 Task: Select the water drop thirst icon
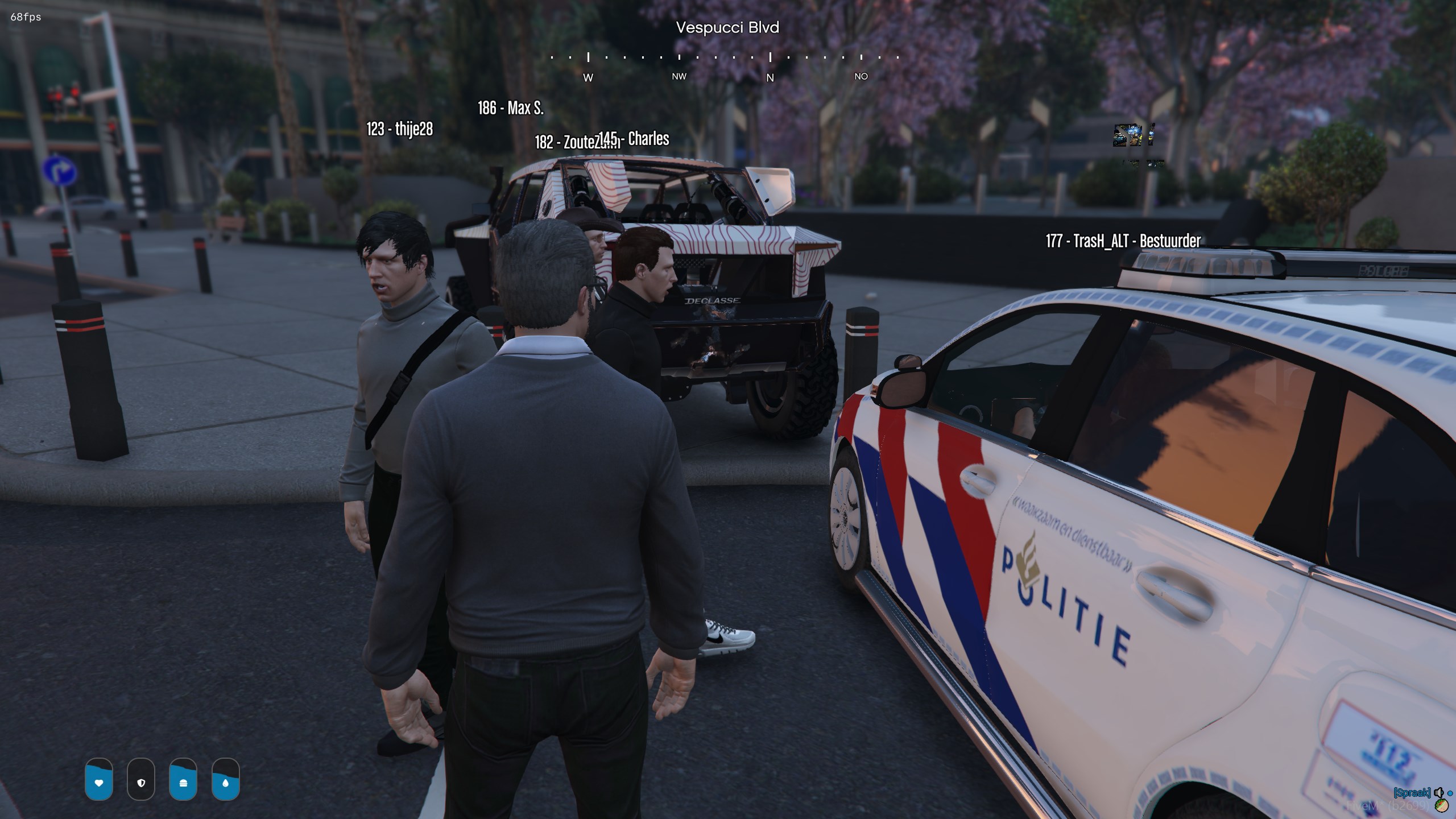tap(226, 783)
